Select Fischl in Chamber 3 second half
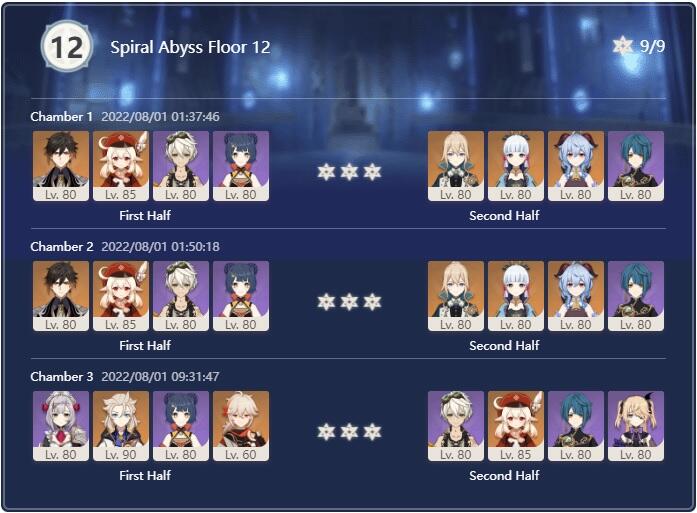 coord(636,424)
